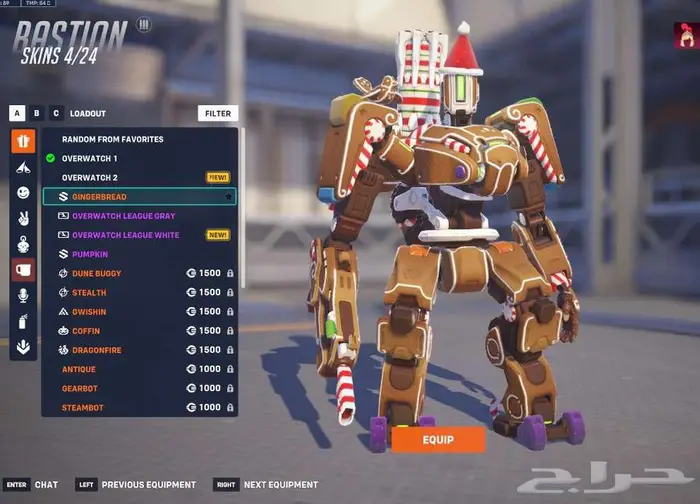Open the victory poses category (peace hand icon)
700x504 pixels.
(23, 218)
